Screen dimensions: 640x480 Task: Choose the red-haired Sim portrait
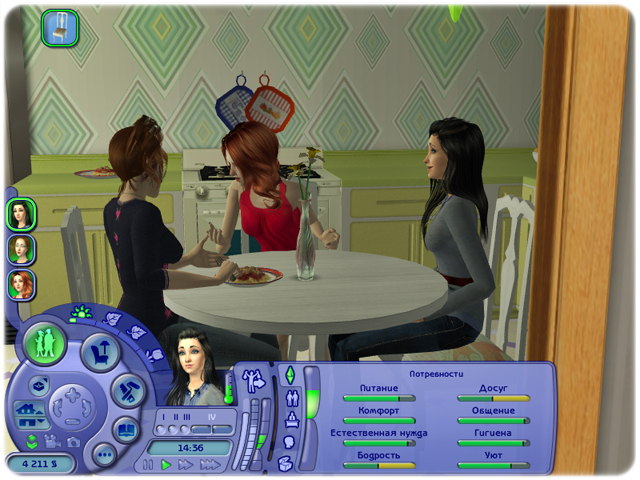pos(21,285)
